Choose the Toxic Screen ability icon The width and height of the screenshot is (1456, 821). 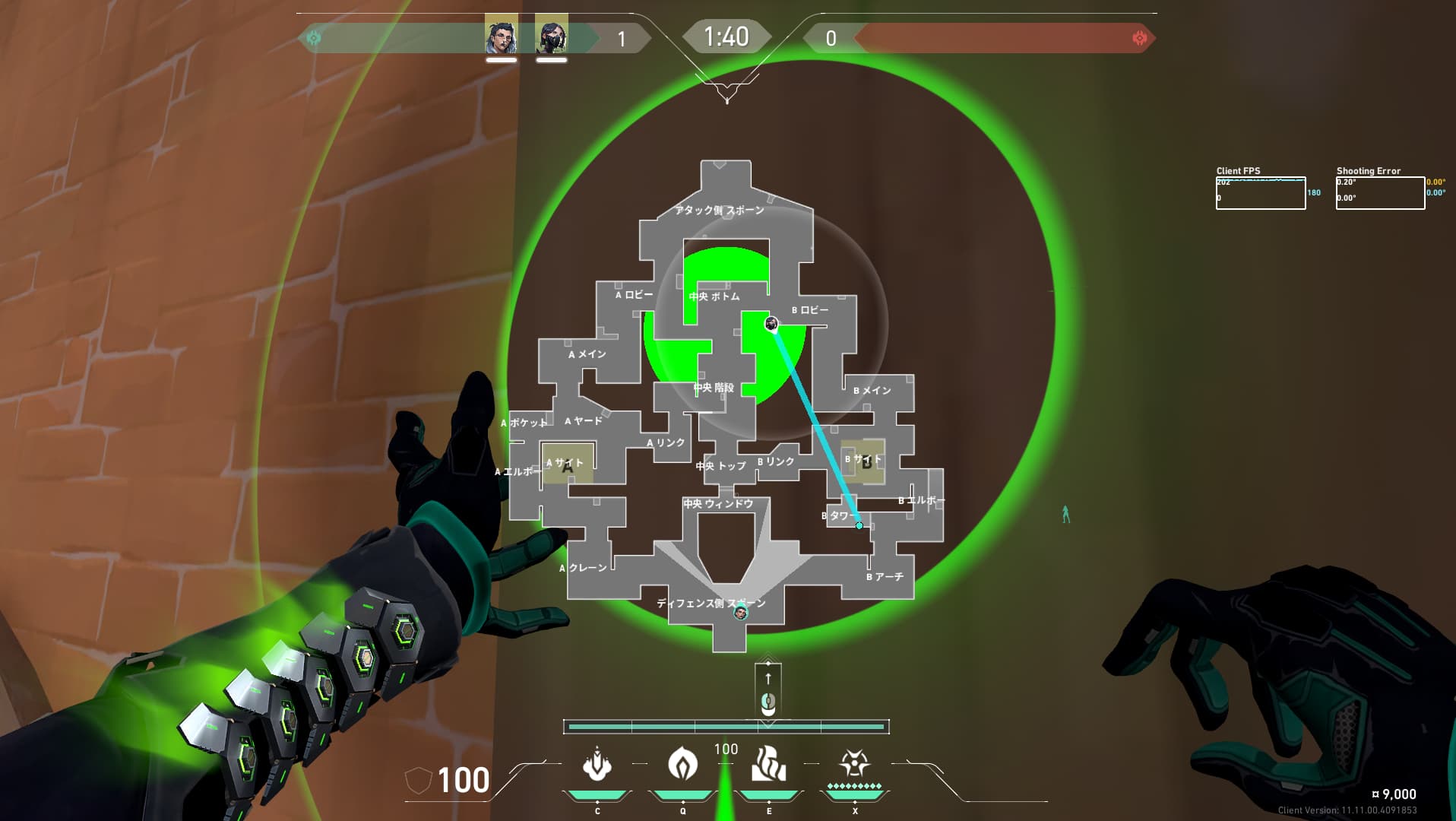pos(768,765)
